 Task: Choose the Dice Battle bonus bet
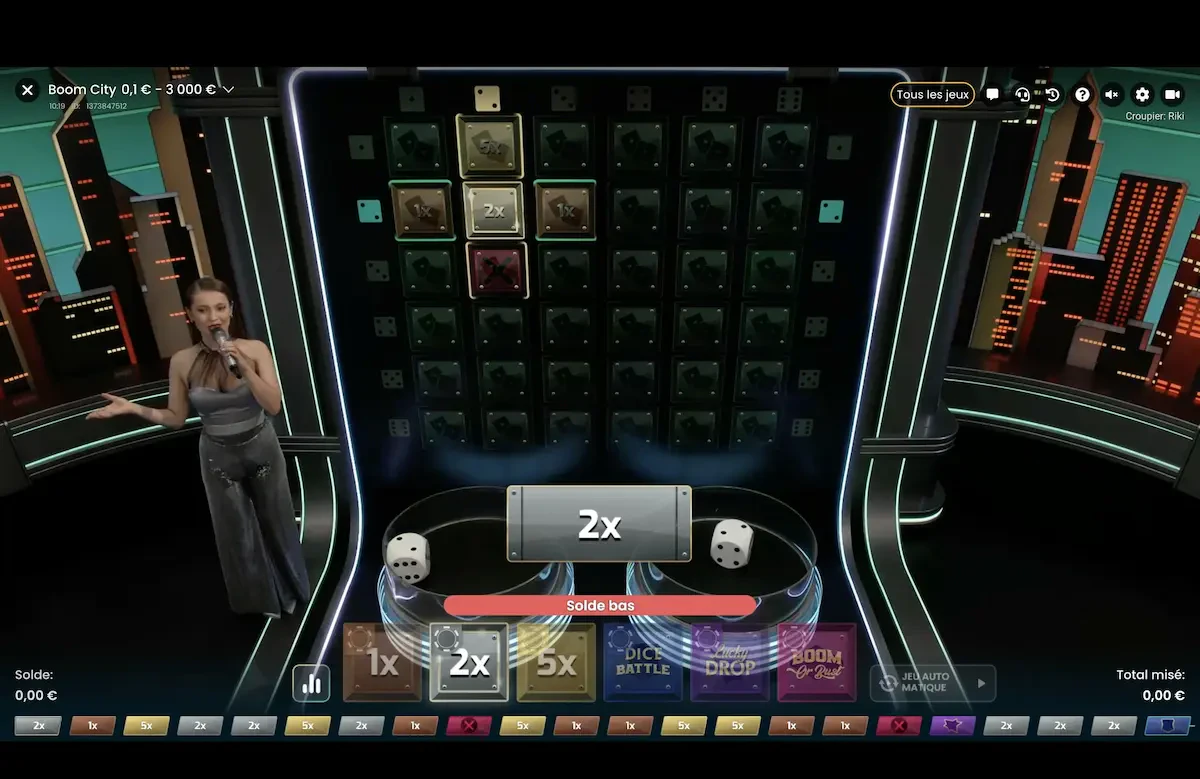pos(643,662)
